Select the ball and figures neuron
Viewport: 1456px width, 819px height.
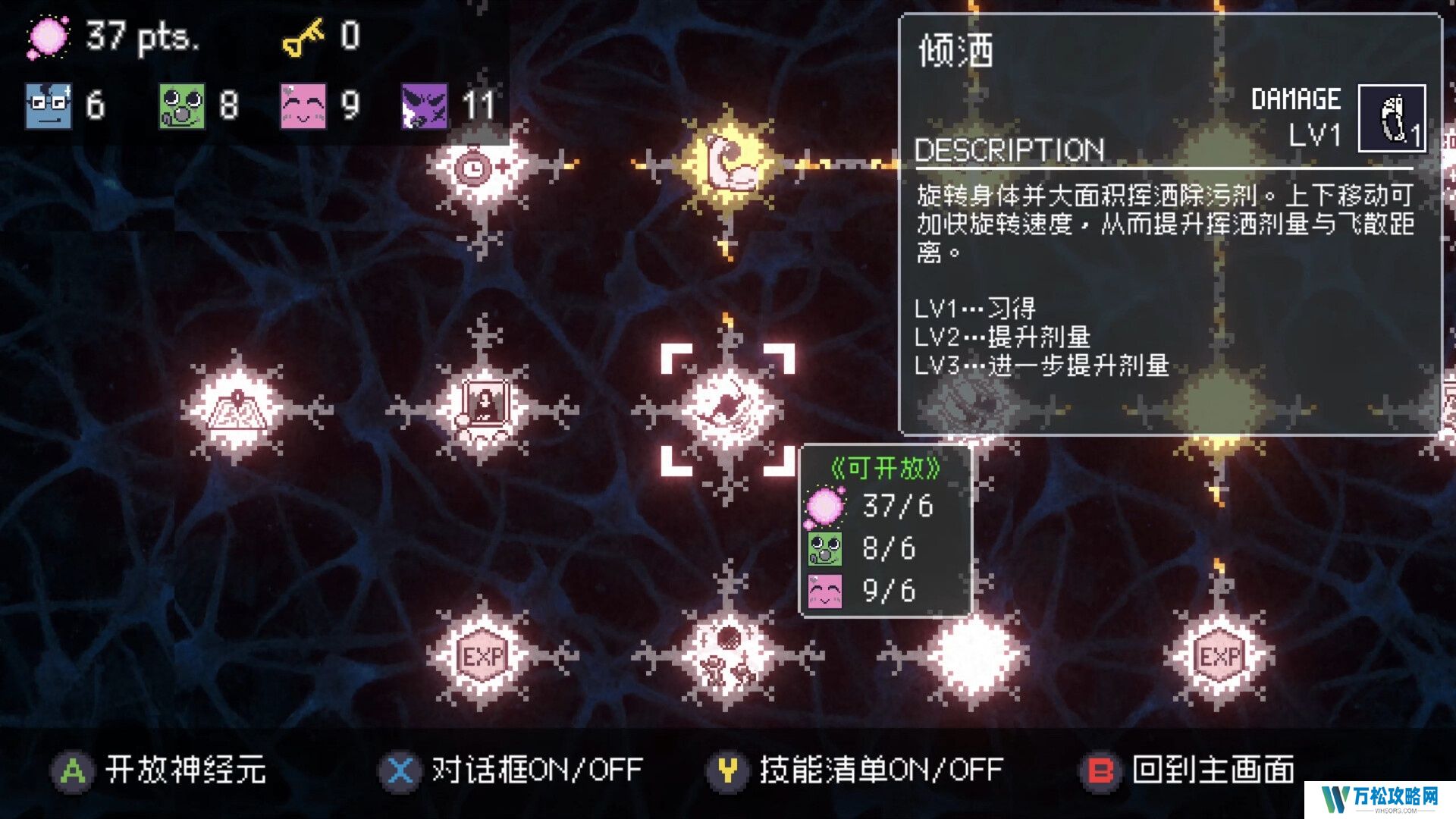click(x=727, y=654)
